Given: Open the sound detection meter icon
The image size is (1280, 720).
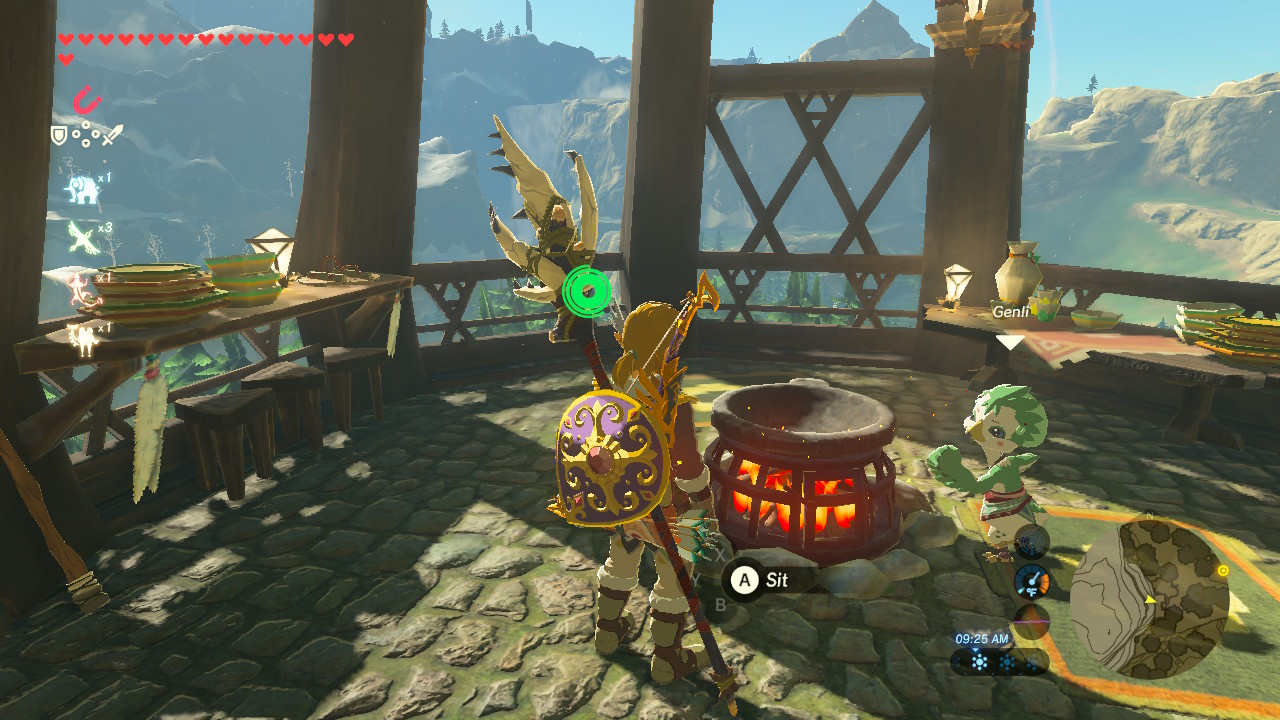Looking at the screenshot, I should (1031, 542).
